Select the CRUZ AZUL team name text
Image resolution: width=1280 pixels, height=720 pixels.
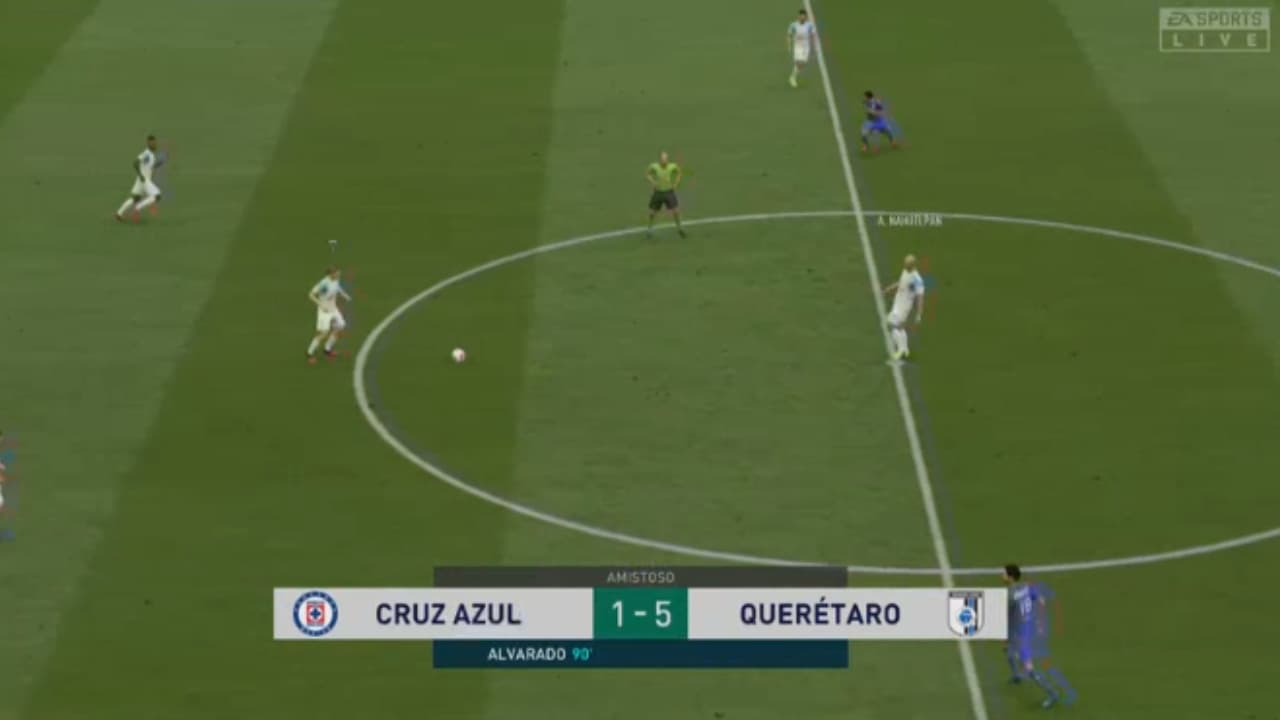(x=450, y=614)
